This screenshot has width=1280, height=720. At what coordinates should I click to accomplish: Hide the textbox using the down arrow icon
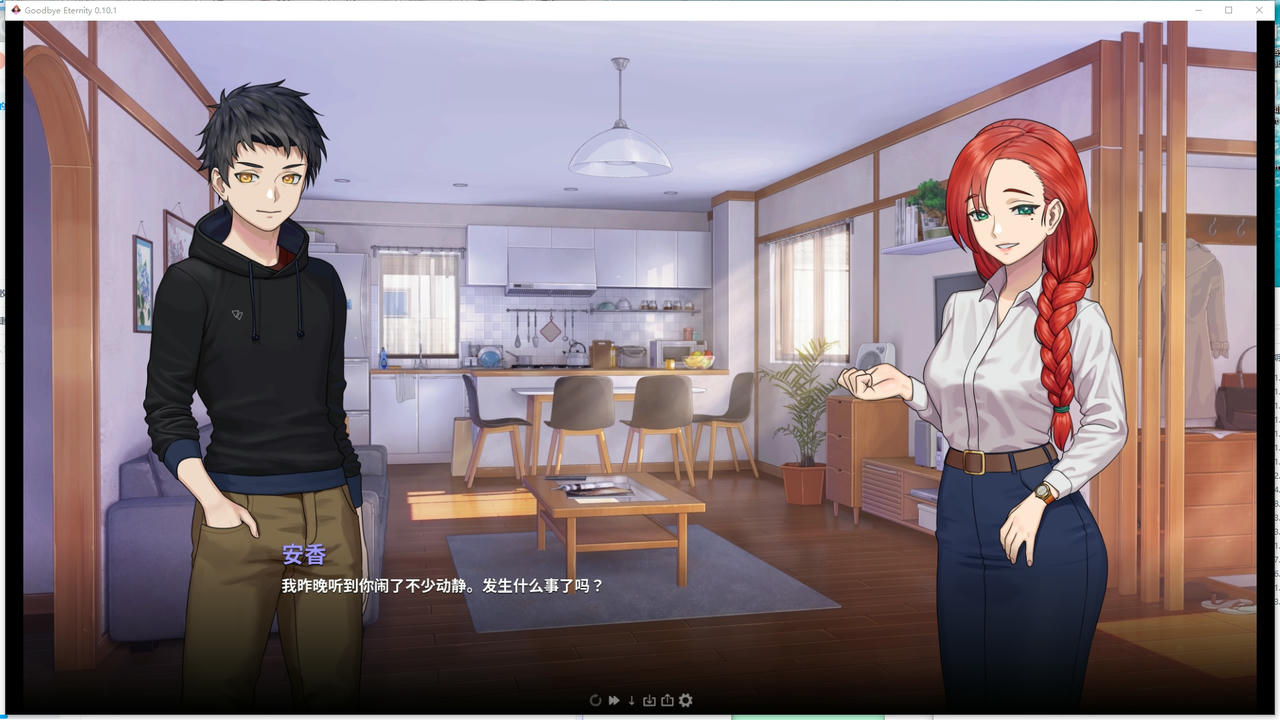coord(631,700)
